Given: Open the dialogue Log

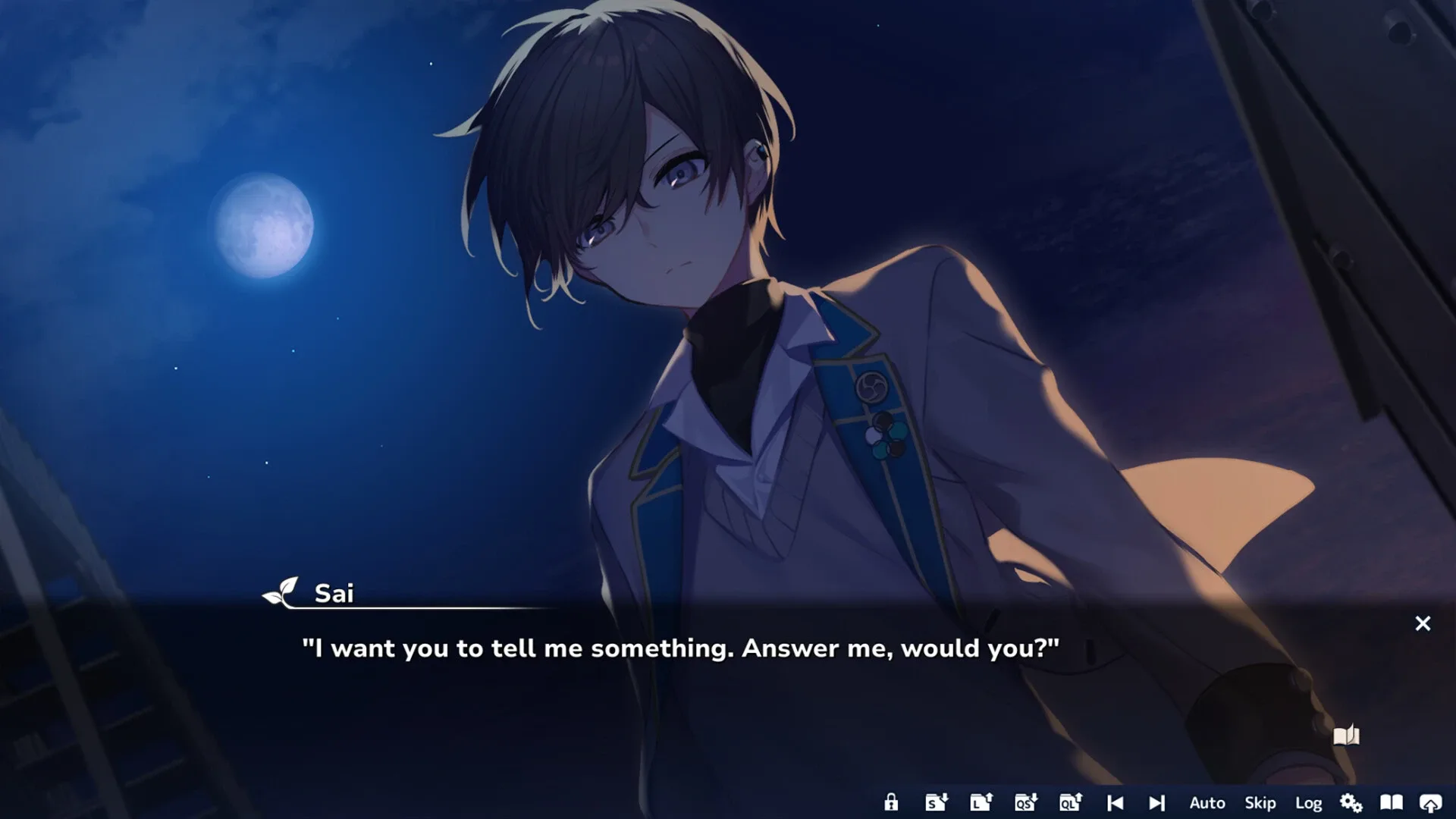Looking at the screenshot, I should (1309, 802).
